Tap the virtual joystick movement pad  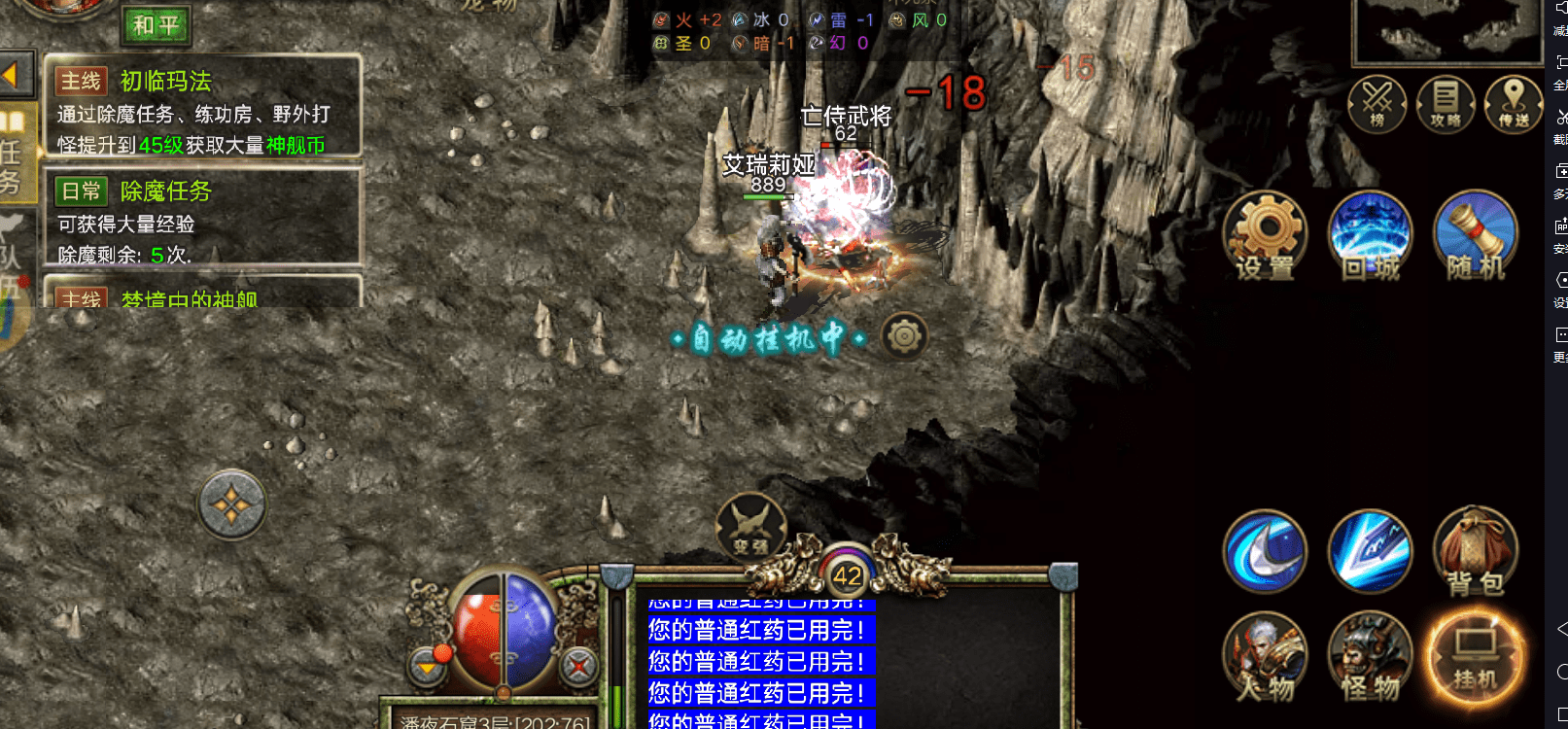(231, 504)
